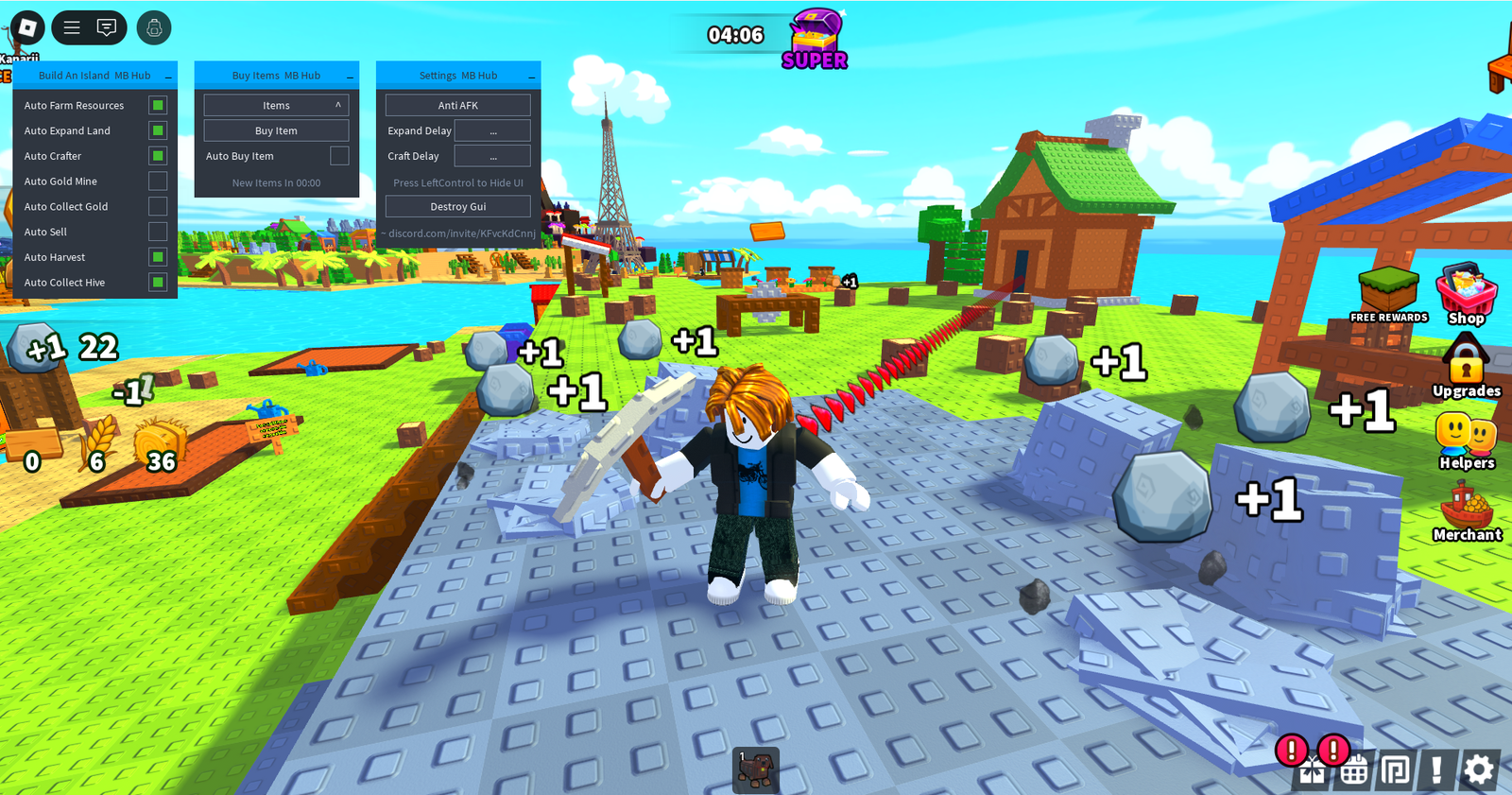Toggle the Auto Expand Land checkbox
Image resolution: width=1512 pixels, height=795 pixels.
pos(158,130)
